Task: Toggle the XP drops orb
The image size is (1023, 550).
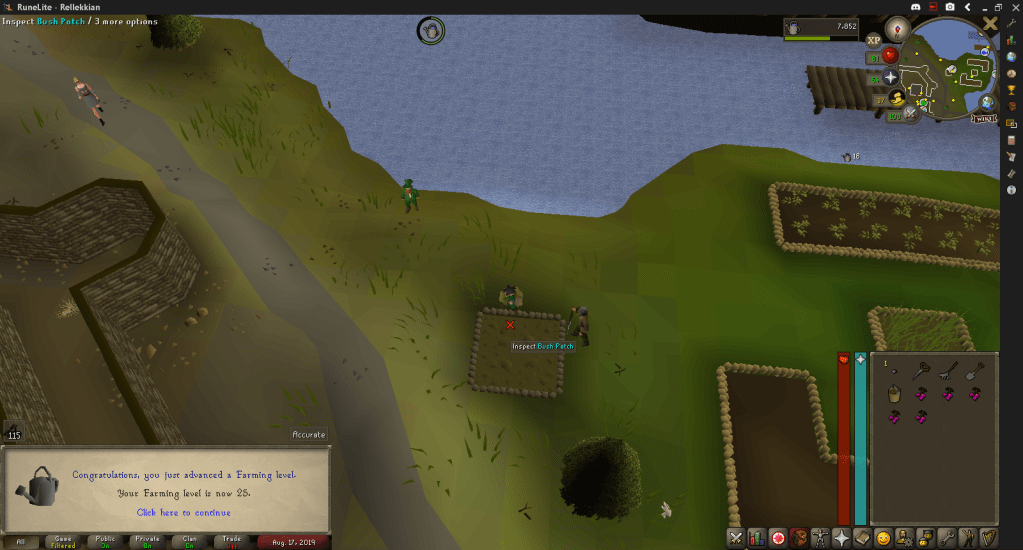Action: pyautogui.click(x=873, y=39)
